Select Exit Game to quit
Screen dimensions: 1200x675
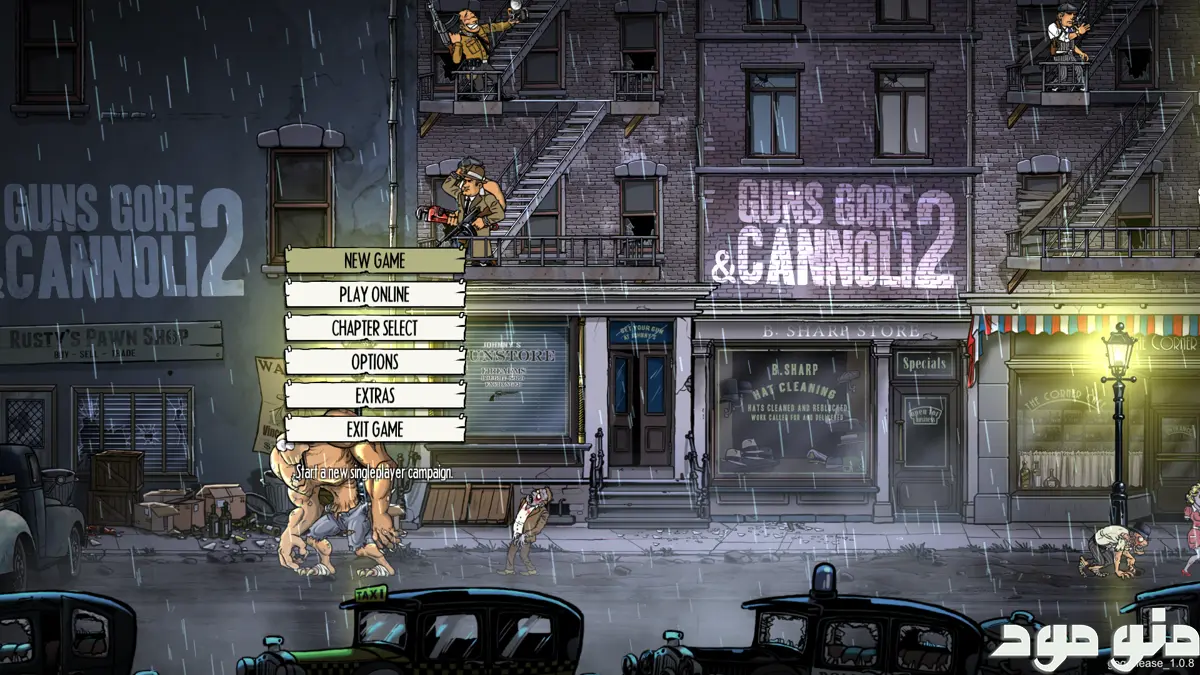375,429
